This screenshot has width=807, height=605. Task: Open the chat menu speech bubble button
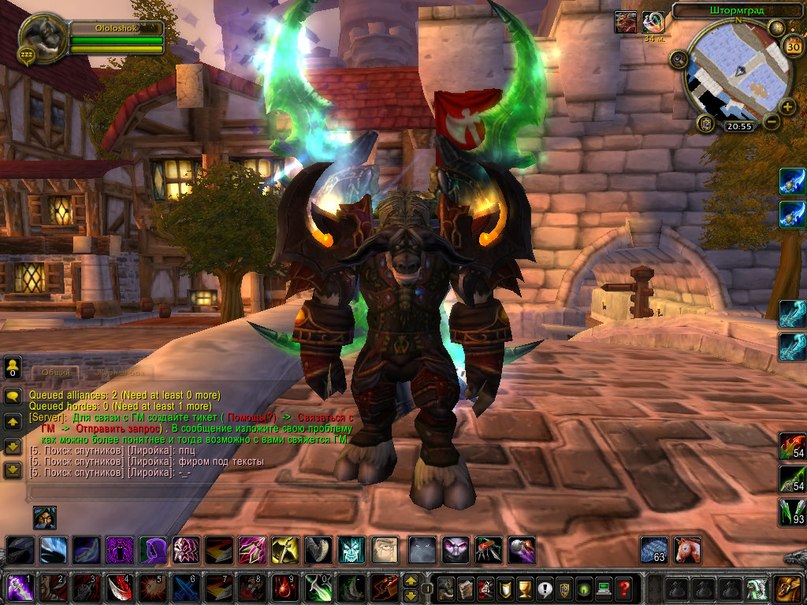[12, 397]
